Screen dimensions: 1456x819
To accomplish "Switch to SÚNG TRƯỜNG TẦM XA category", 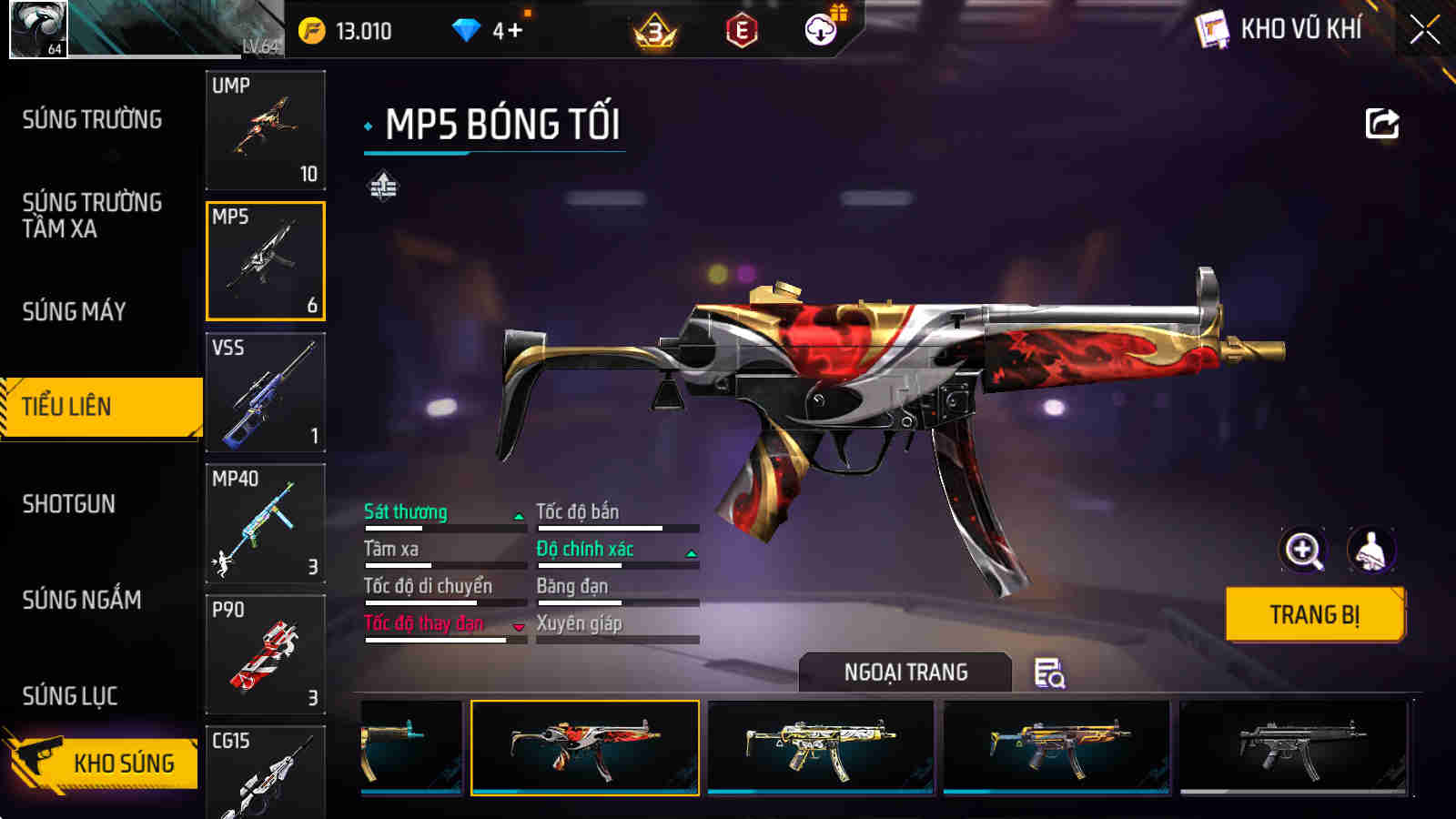I will pyautogui.click(x=92, y=215).
